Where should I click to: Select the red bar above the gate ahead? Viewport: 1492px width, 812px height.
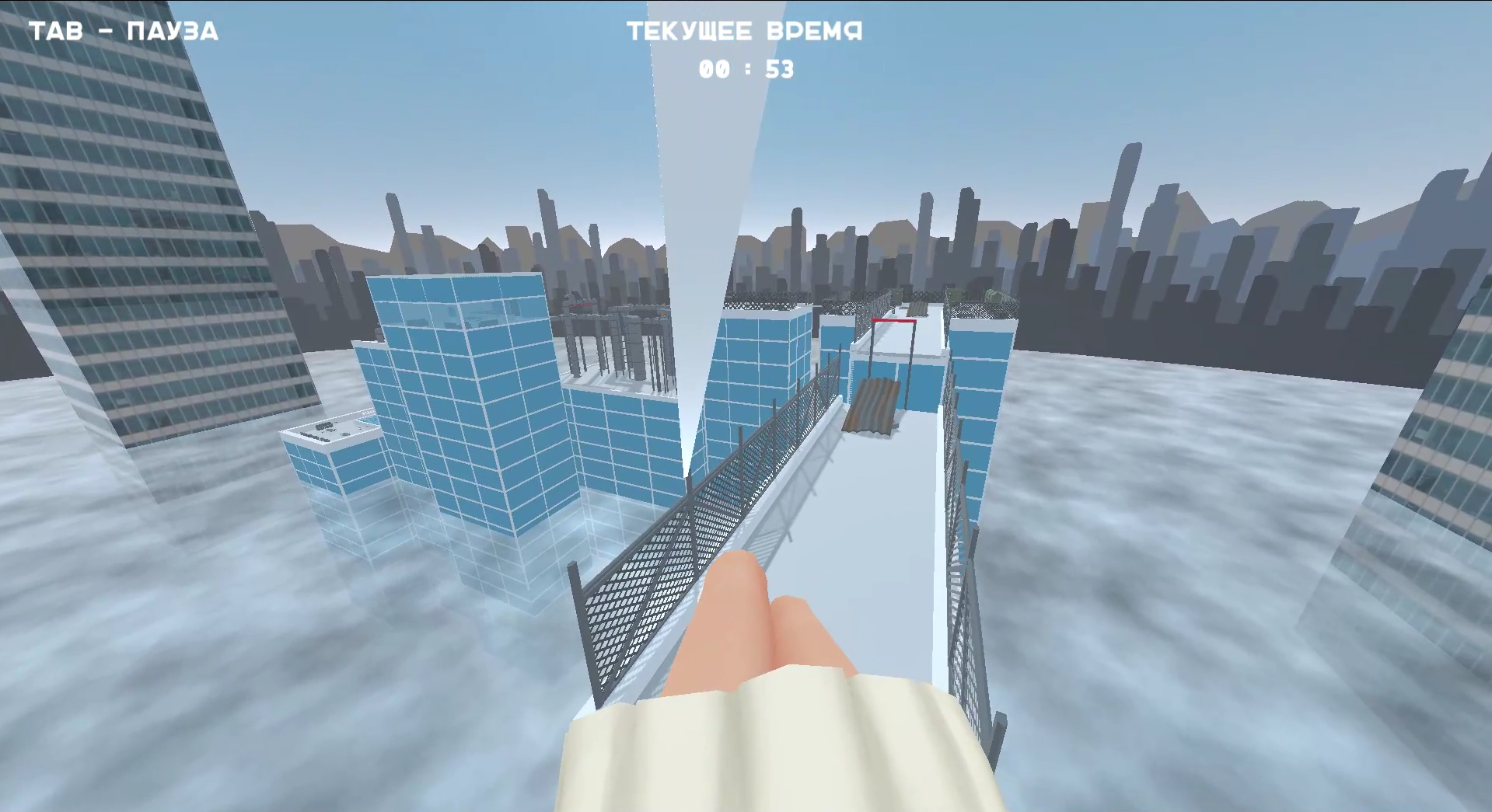[x=895, y=319]
